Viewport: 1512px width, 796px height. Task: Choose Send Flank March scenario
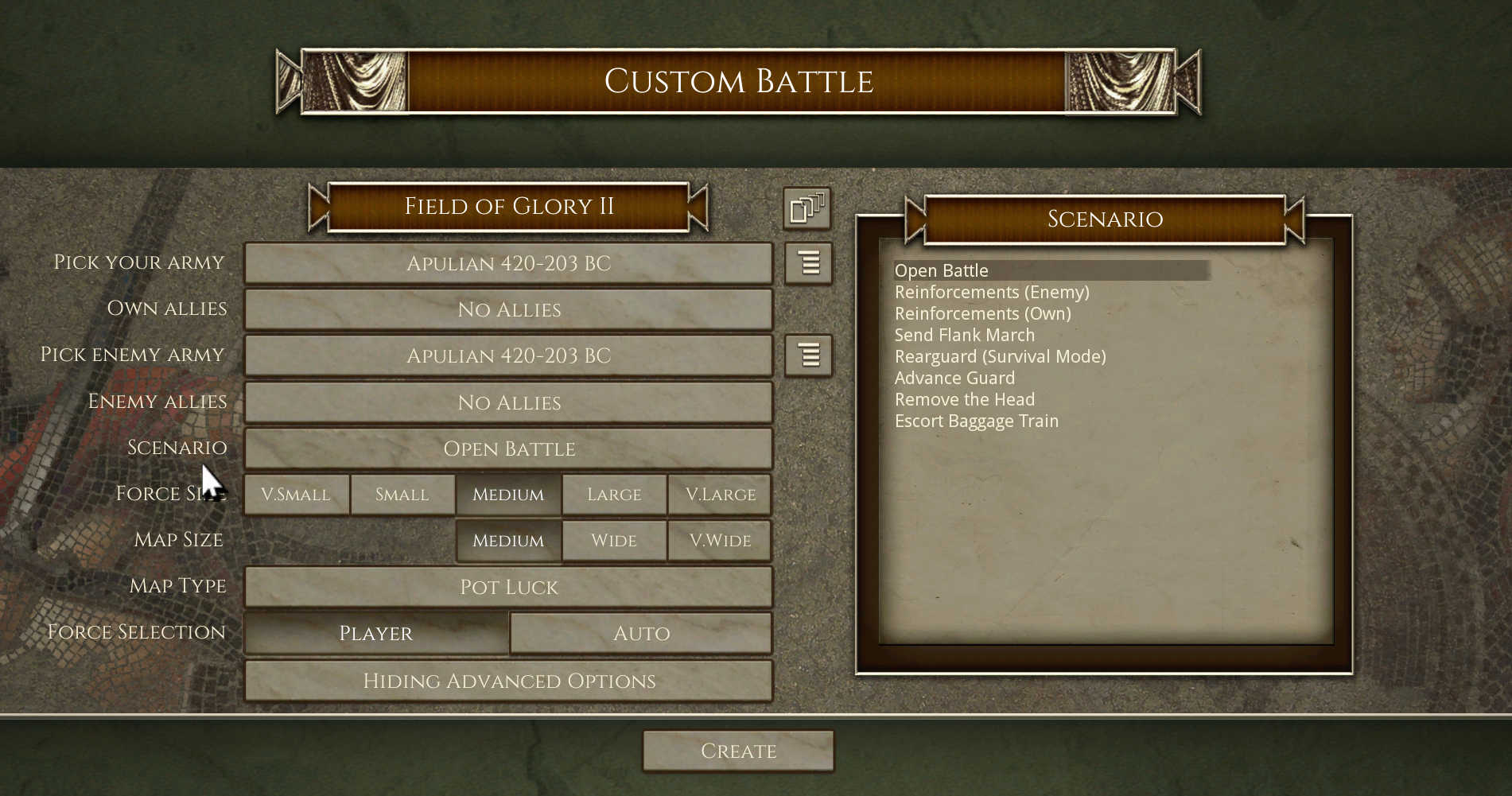(965, 336)
